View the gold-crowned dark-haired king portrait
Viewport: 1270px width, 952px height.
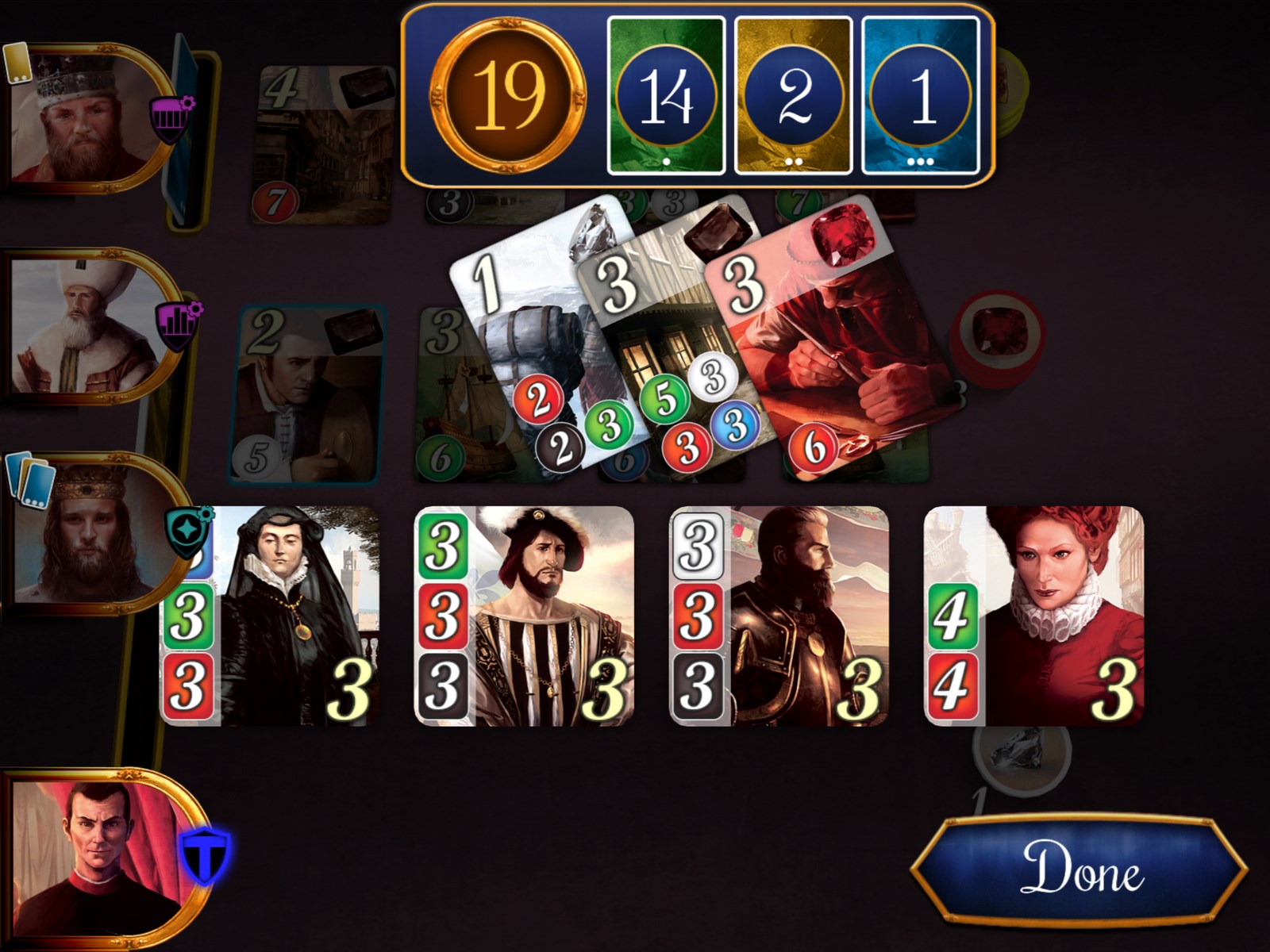click(87, 532)
